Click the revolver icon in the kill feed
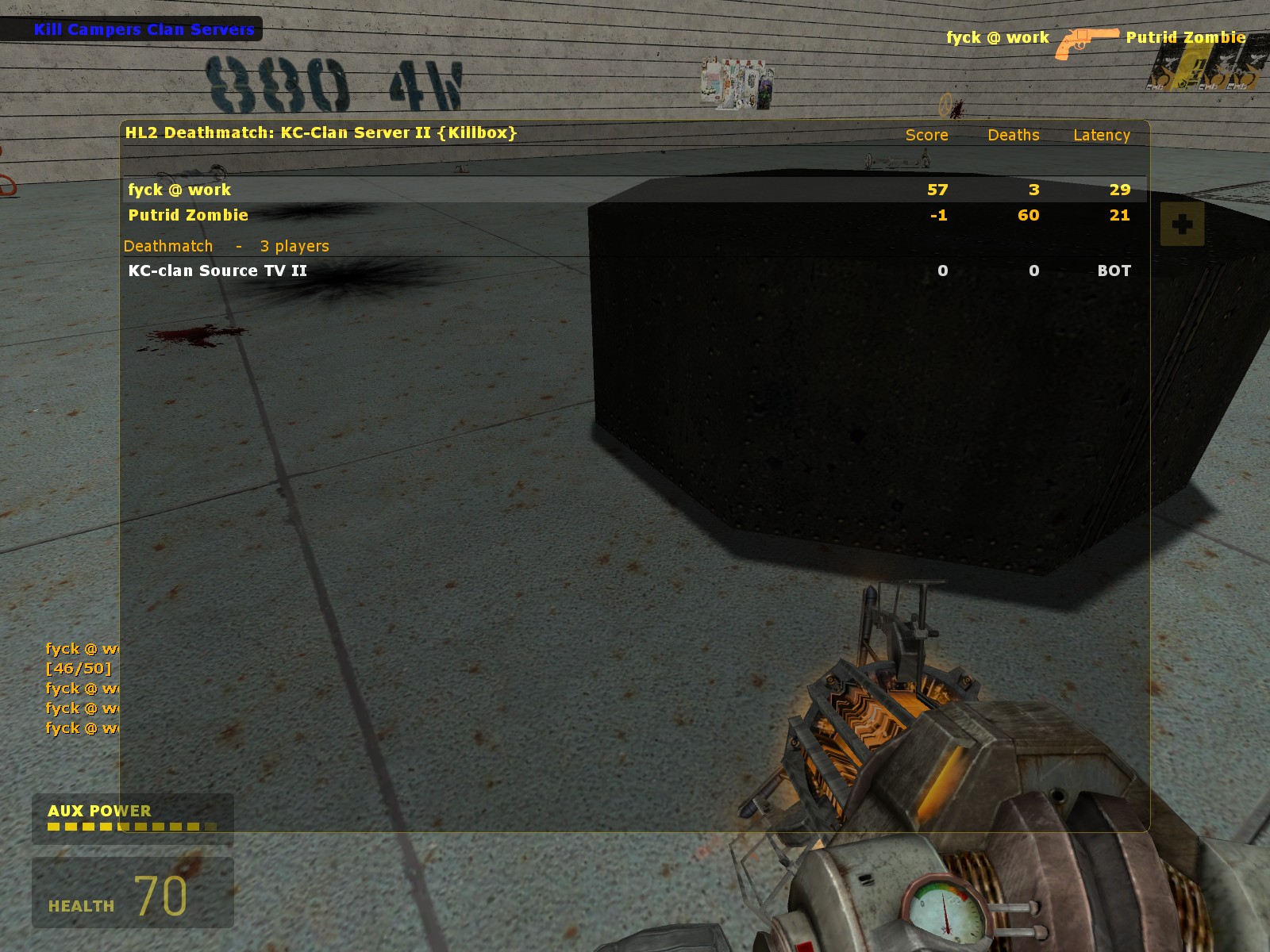This screenshot has width=1270, height=952. 1085,38
